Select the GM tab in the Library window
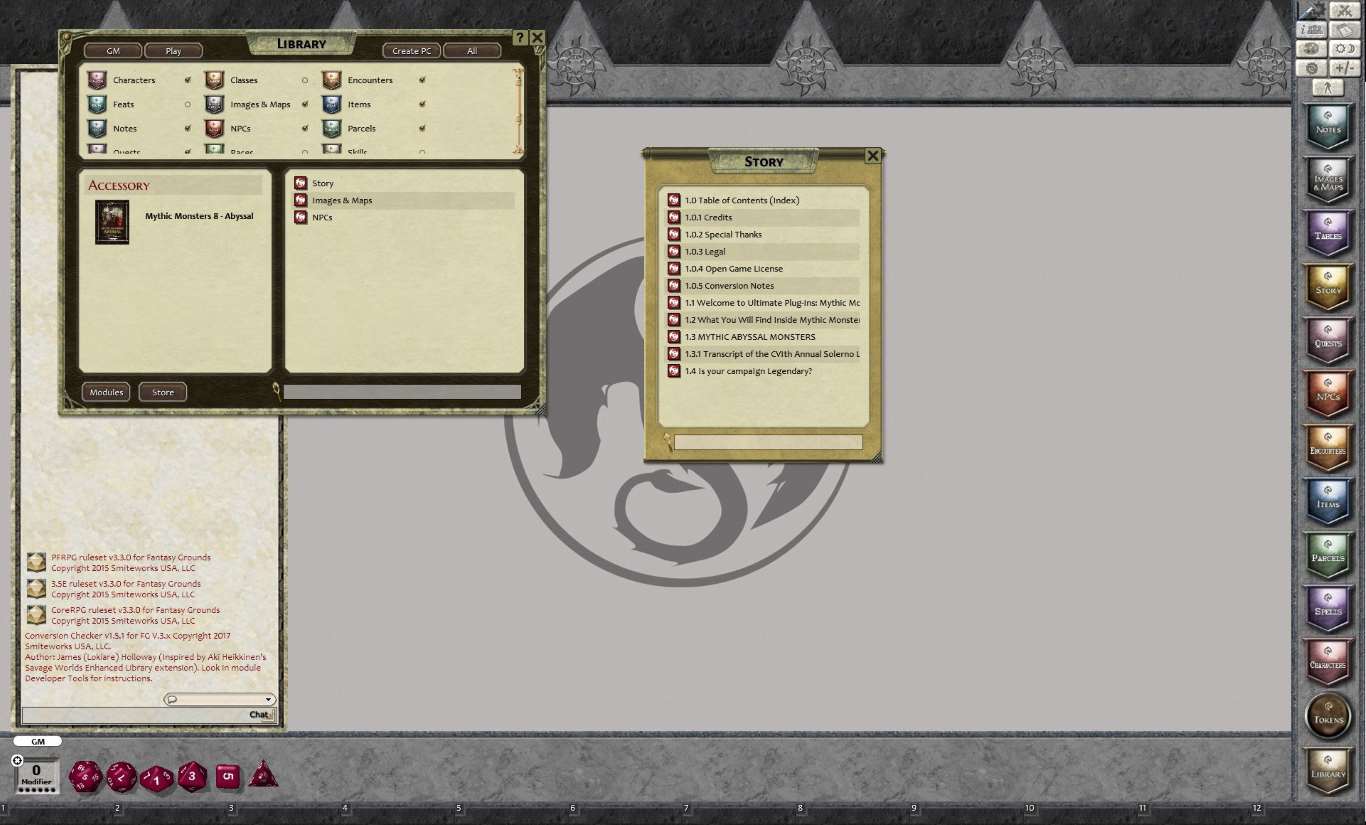Screen dimensions: 1366x825 pyautogui.click(x=113, y=50)
